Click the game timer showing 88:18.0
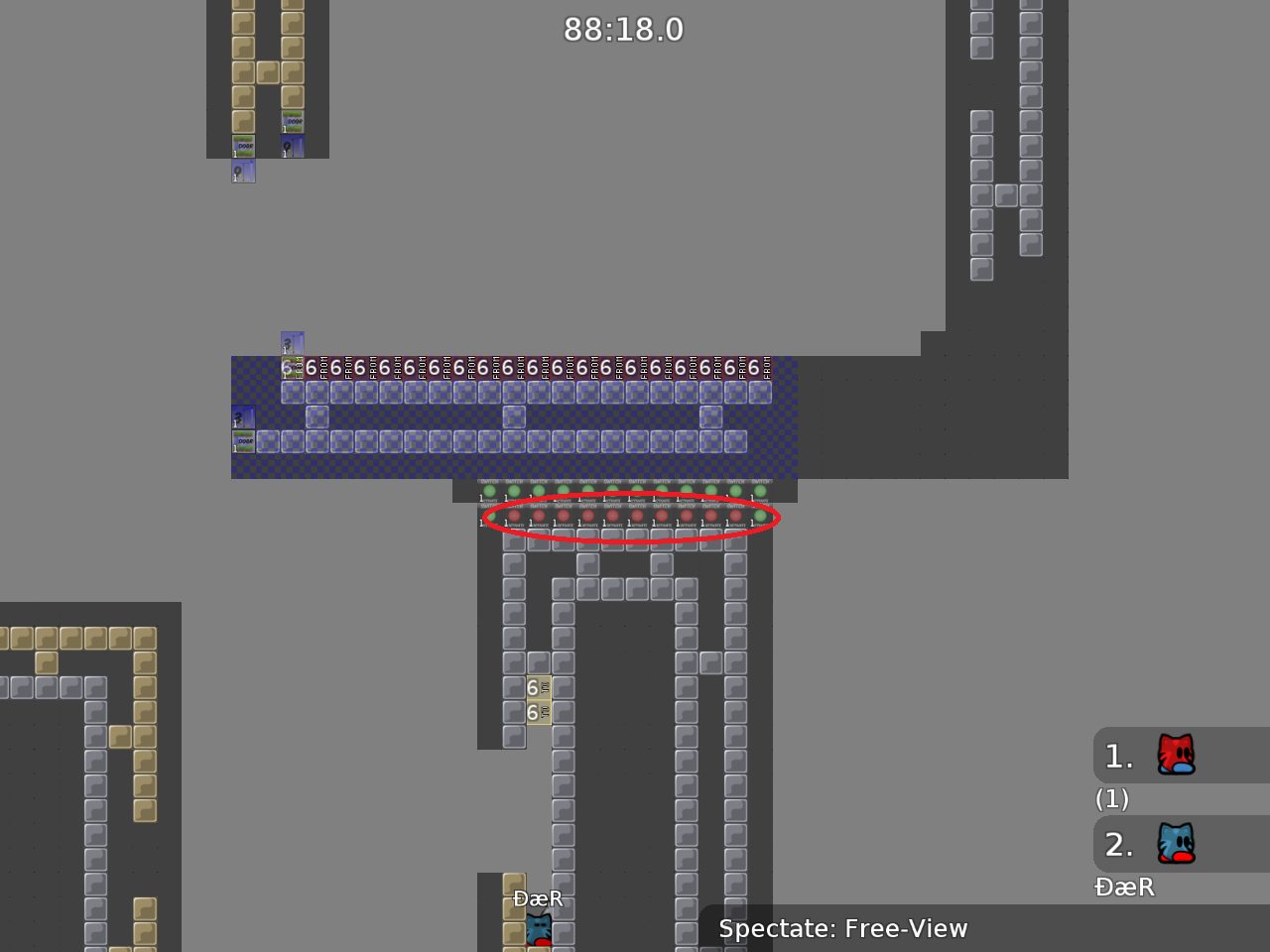The width and height of the screenshot is (1270, 952). (624, 30)
